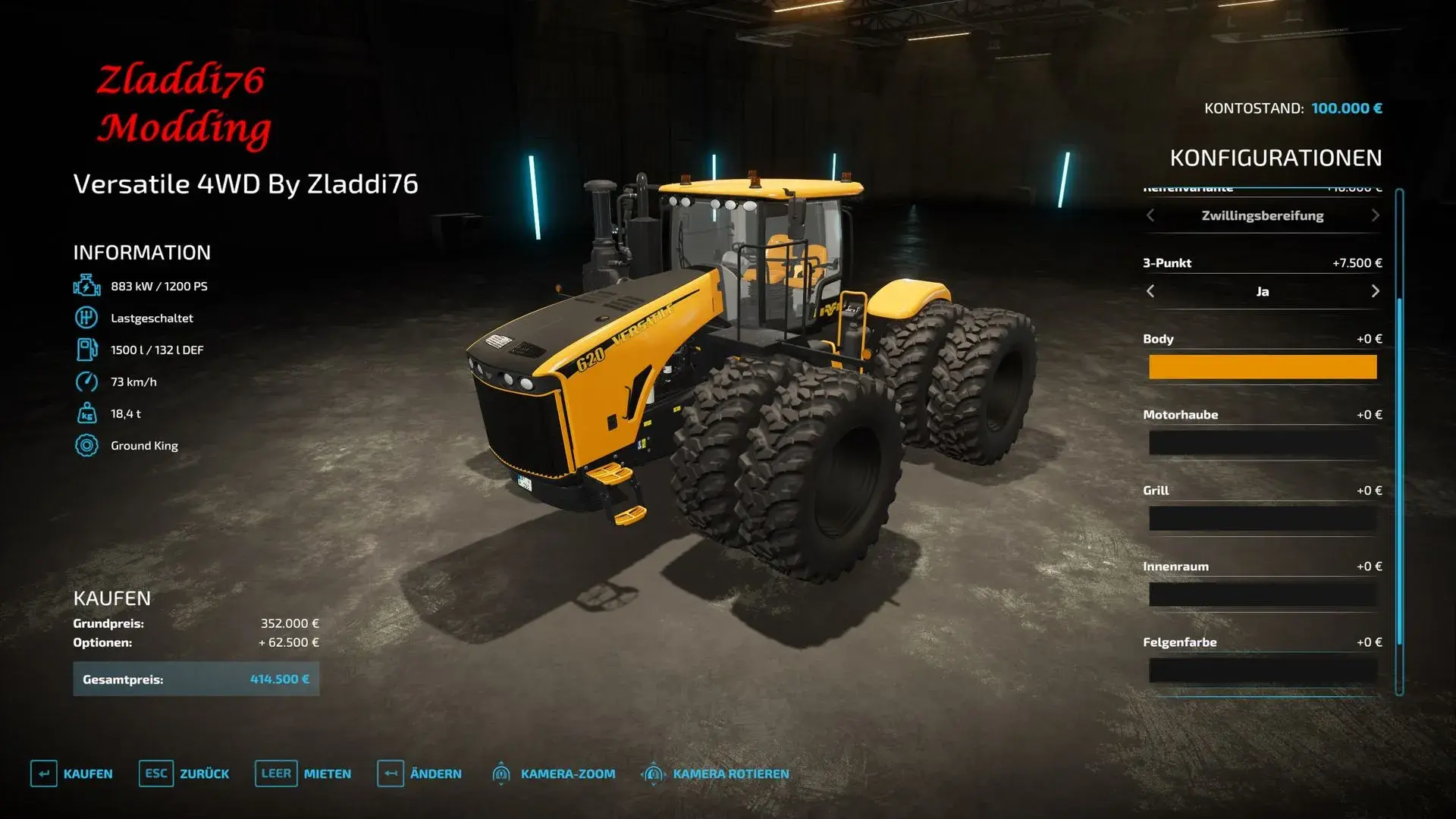
Task: Click ÄNDERN to modify the configuration
Action: [436, 773]
